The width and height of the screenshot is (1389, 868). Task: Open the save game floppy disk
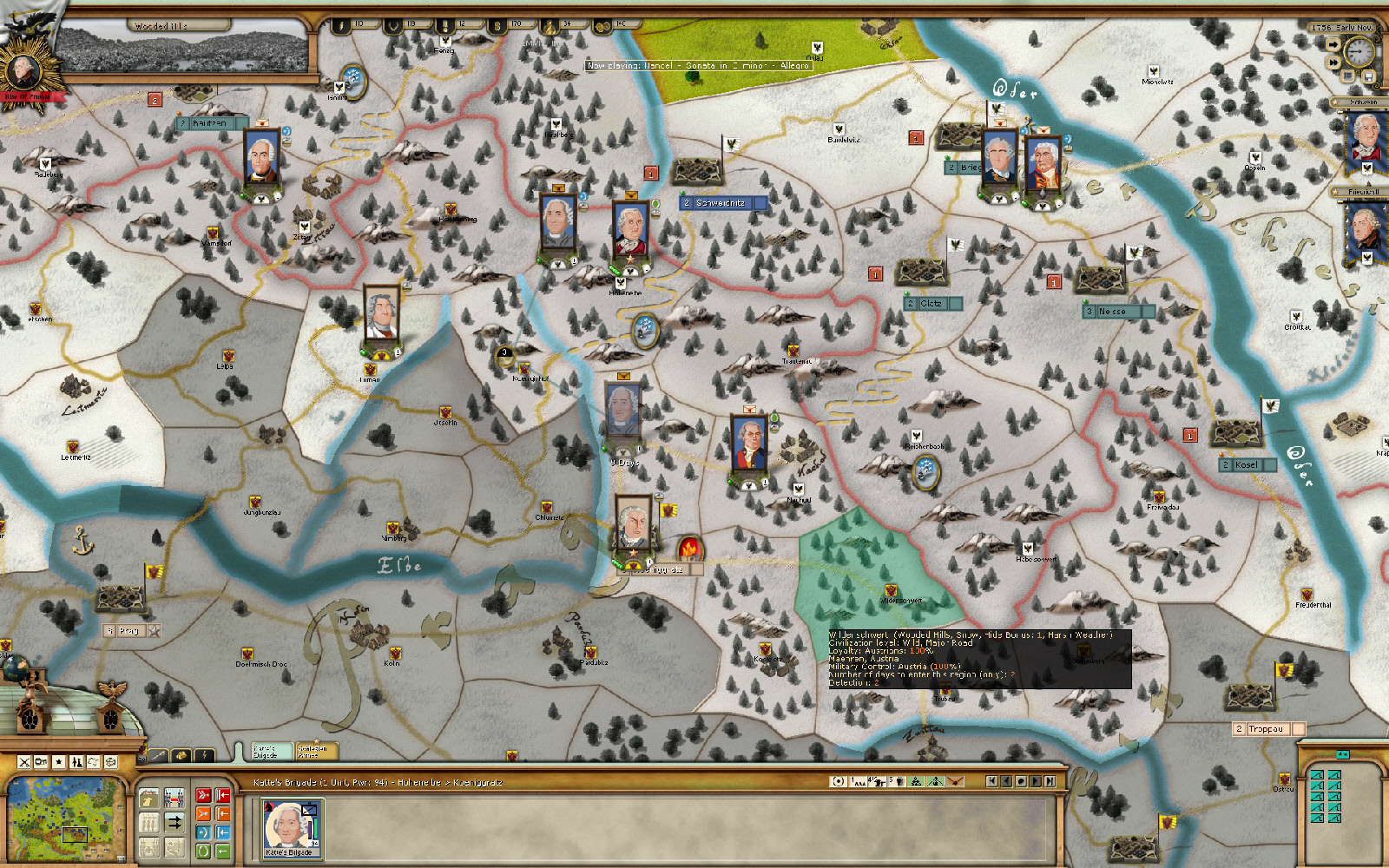pyautogui.click(x=1369, y=77)
